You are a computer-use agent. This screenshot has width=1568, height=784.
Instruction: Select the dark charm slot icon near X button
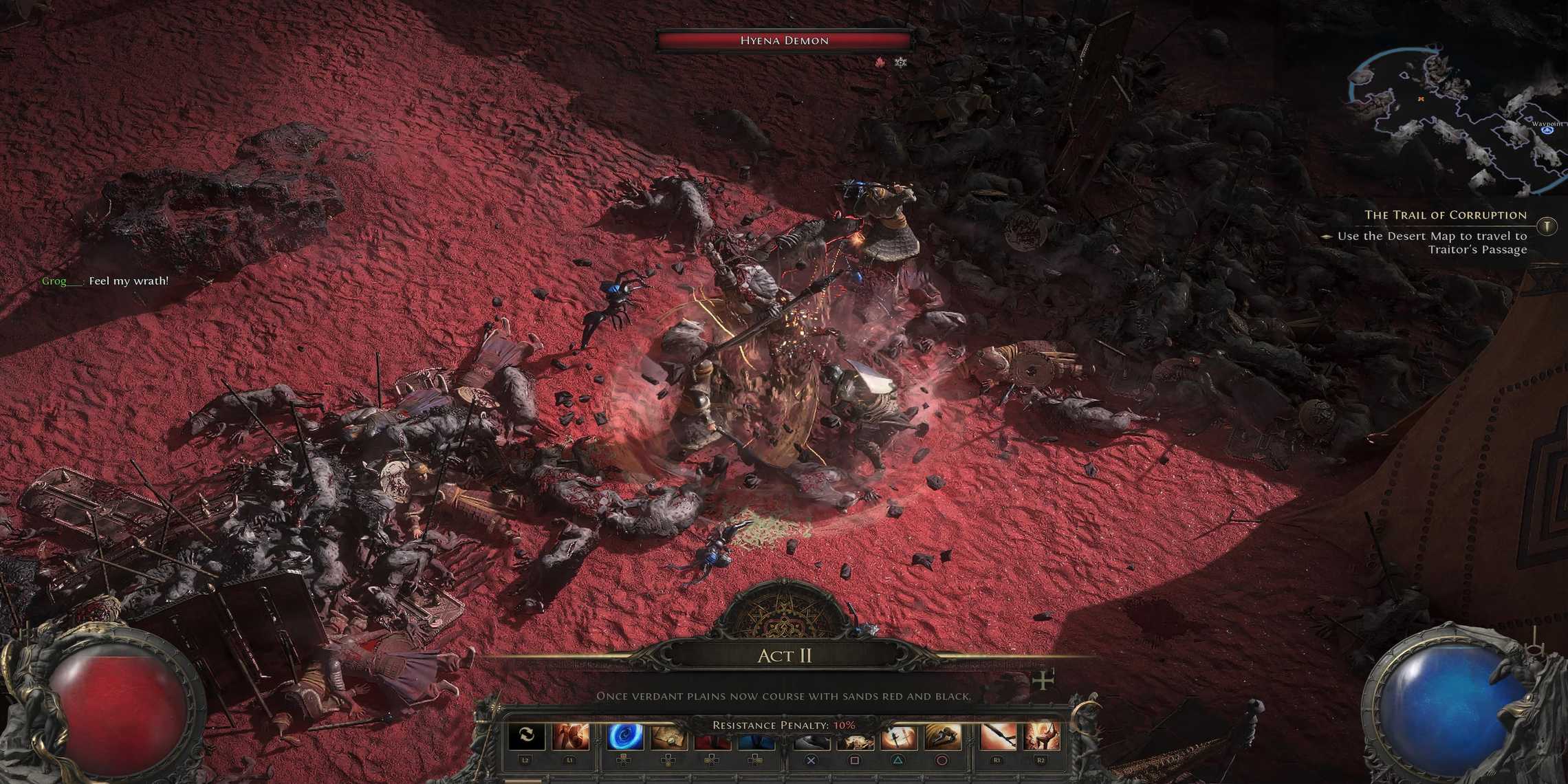[810, 737]
